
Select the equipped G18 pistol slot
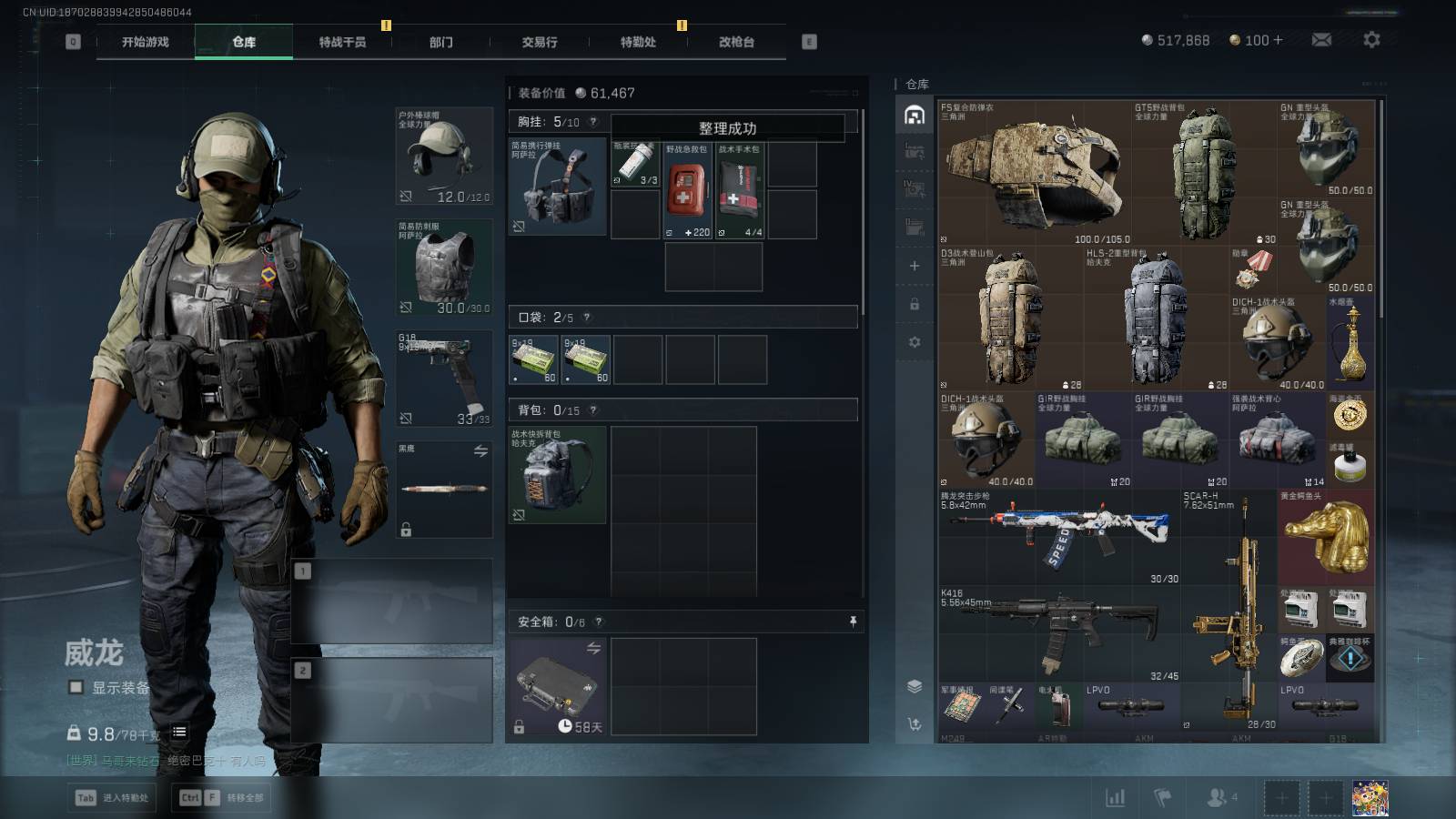pos(444,379)
